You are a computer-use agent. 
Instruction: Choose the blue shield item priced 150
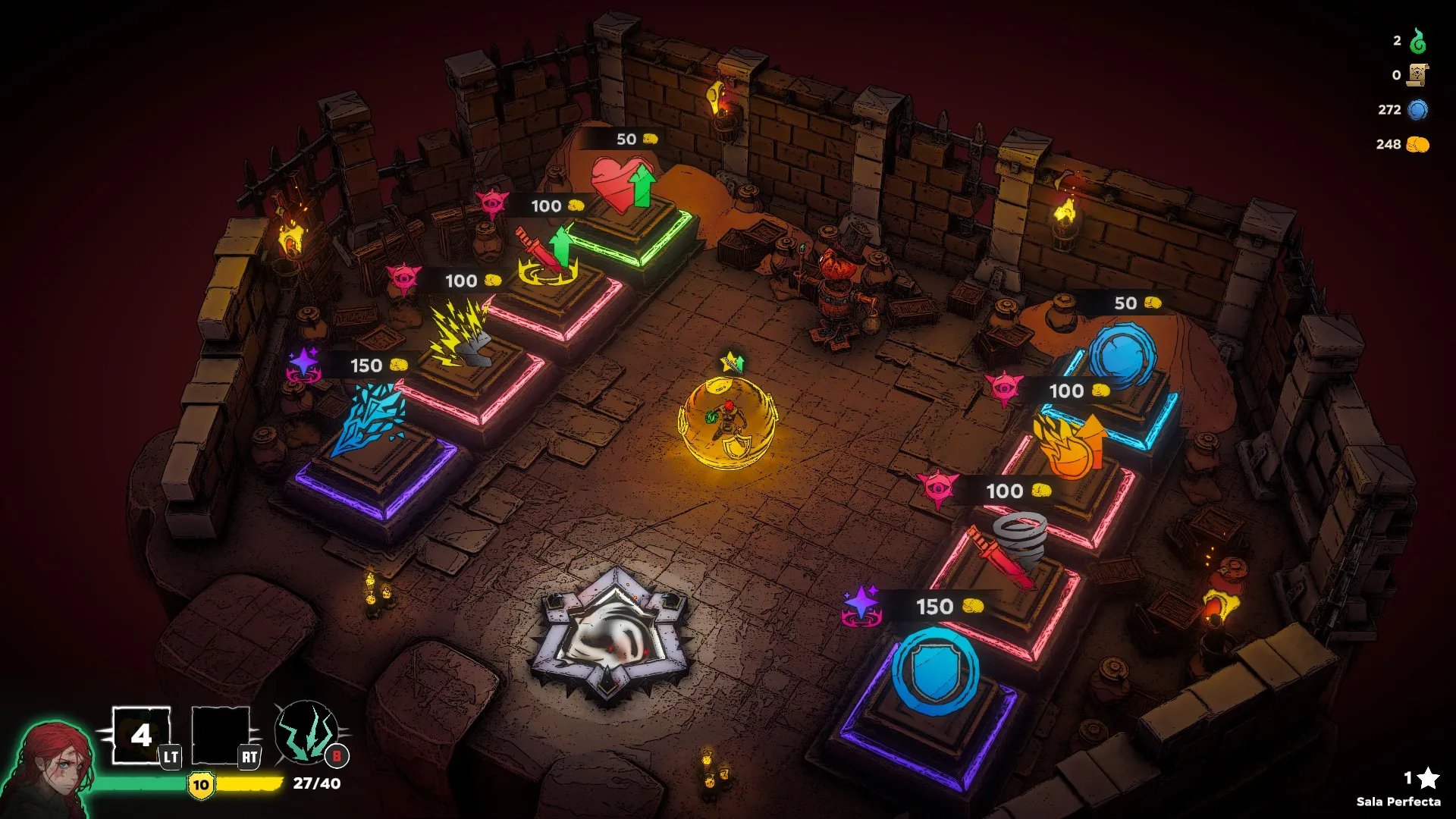coord(935,671)
